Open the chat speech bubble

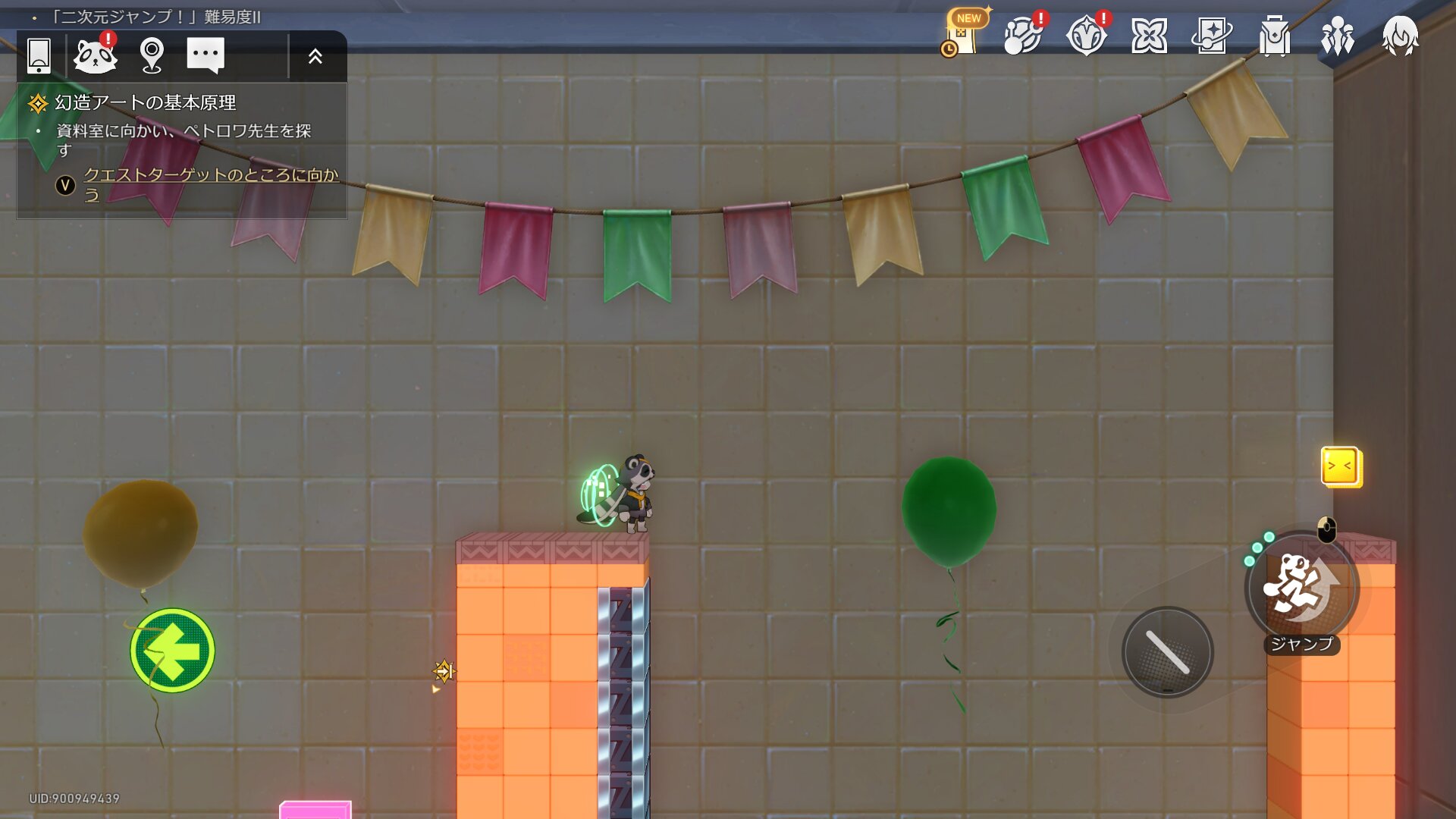point(206,55)
